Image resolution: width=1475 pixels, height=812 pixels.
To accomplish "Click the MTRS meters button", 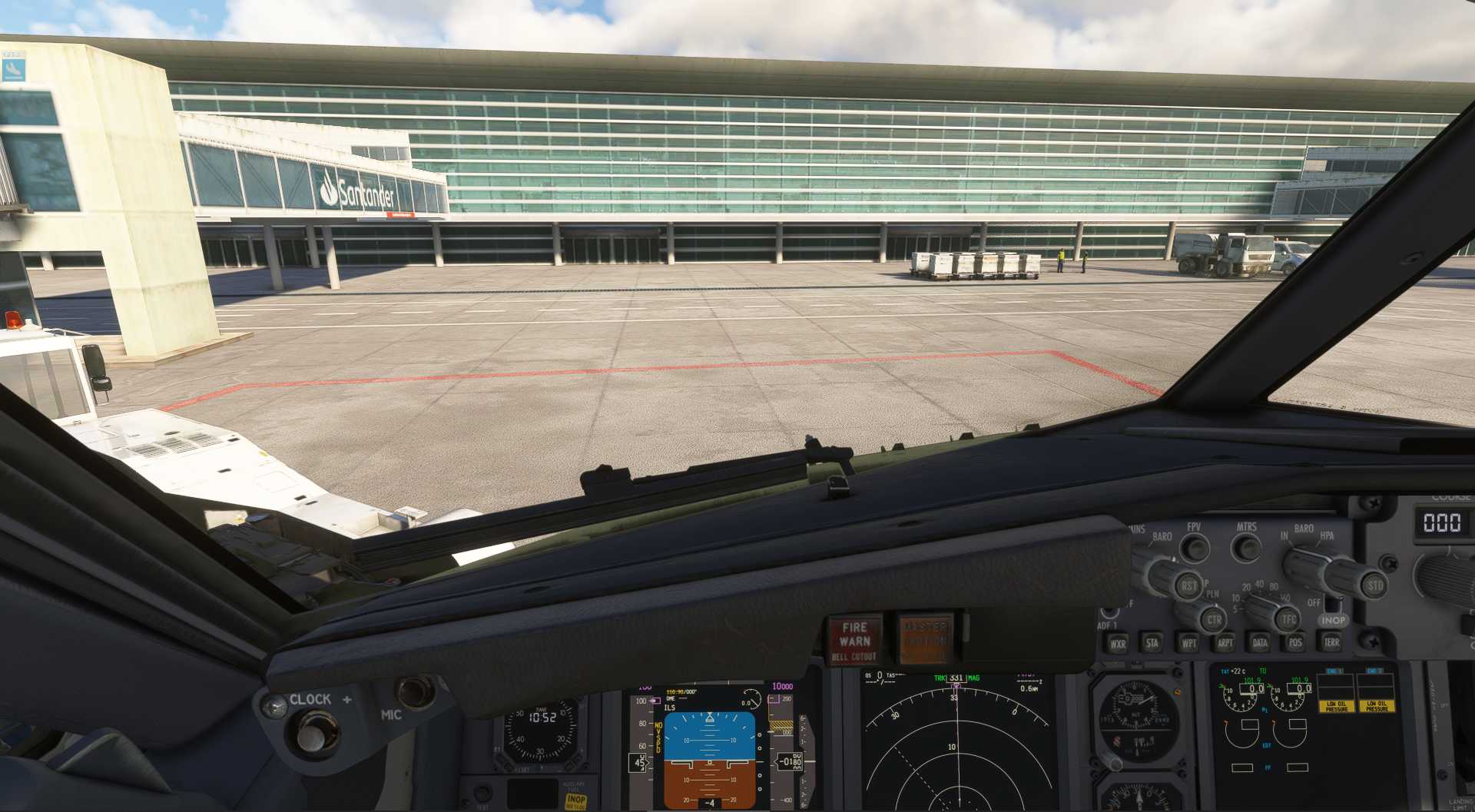I will [x=1246, y=549].
